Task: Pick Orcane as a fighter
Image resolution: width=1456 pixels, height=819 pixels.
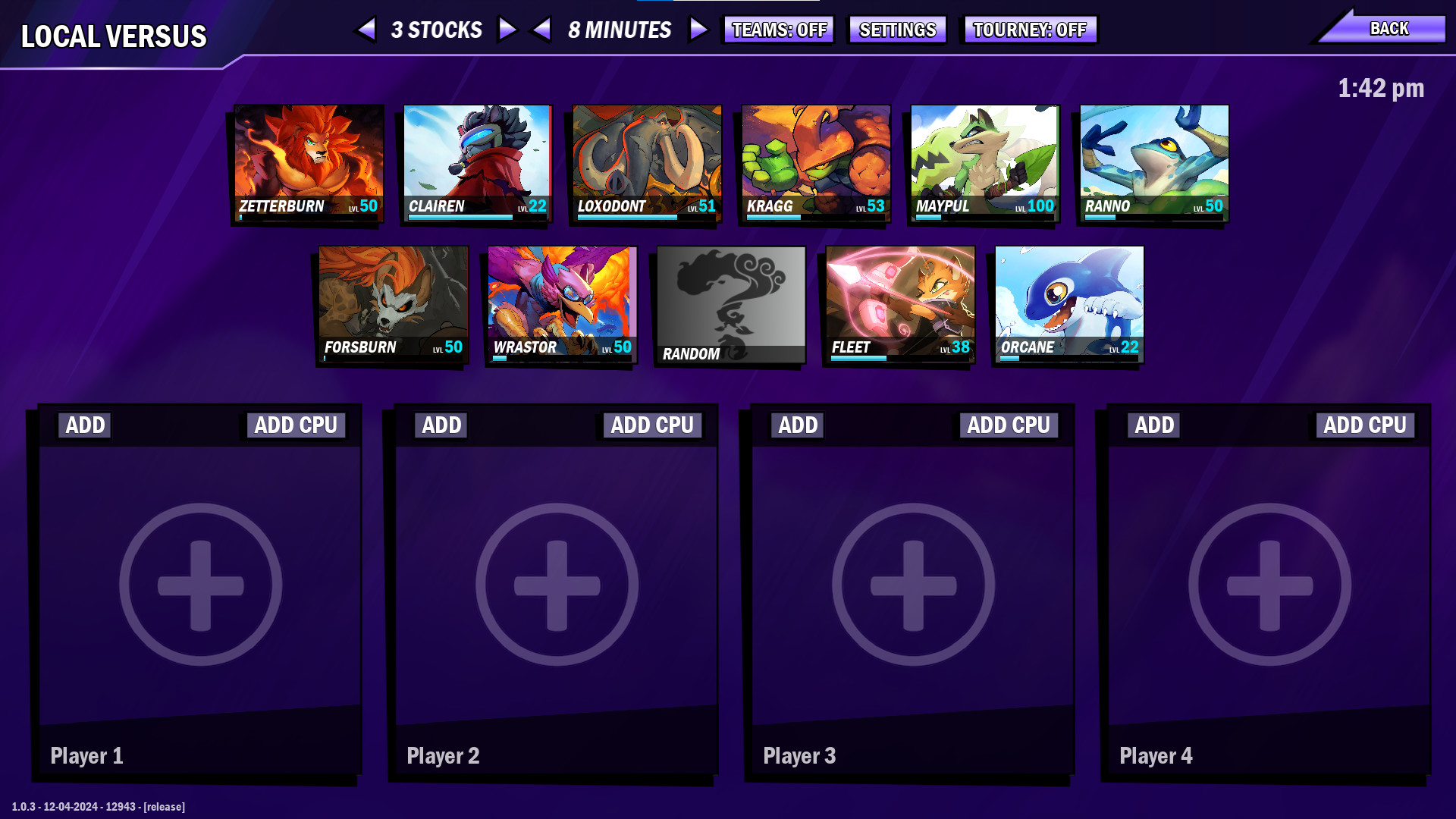Action: click(x=1068, y=302)
